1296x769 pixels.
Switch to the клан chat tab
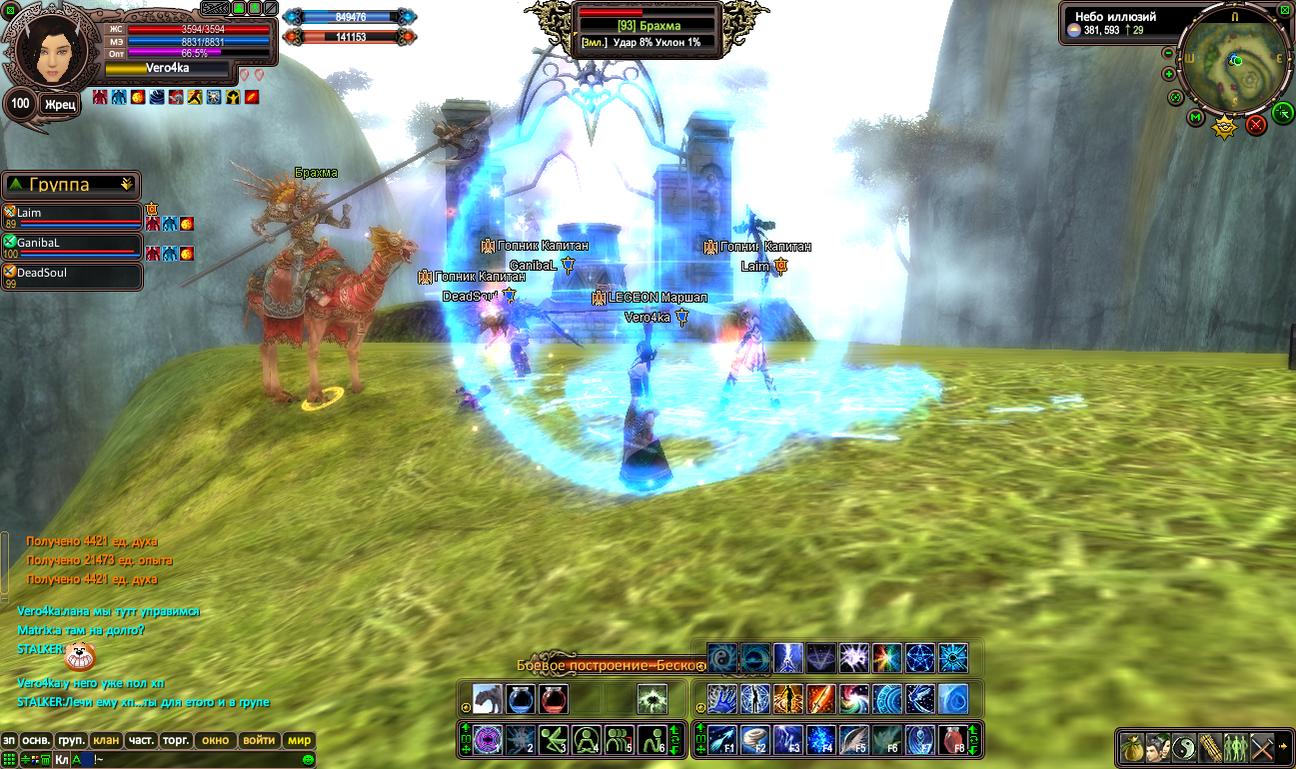tap(106, 741)
